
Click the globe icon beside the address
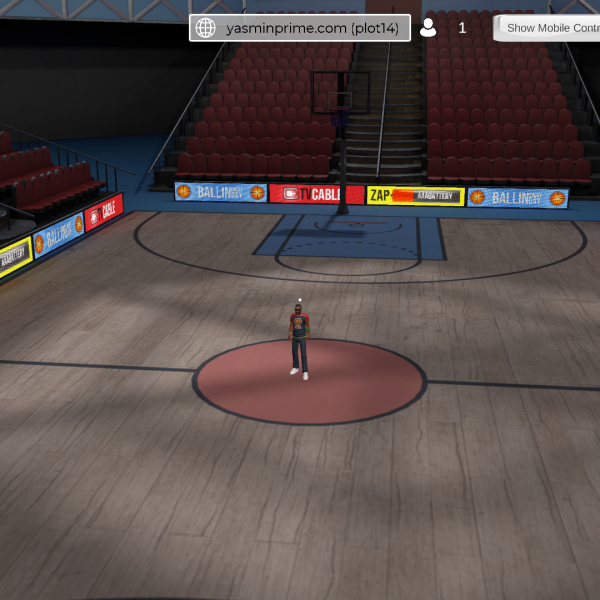pos(206,28)
